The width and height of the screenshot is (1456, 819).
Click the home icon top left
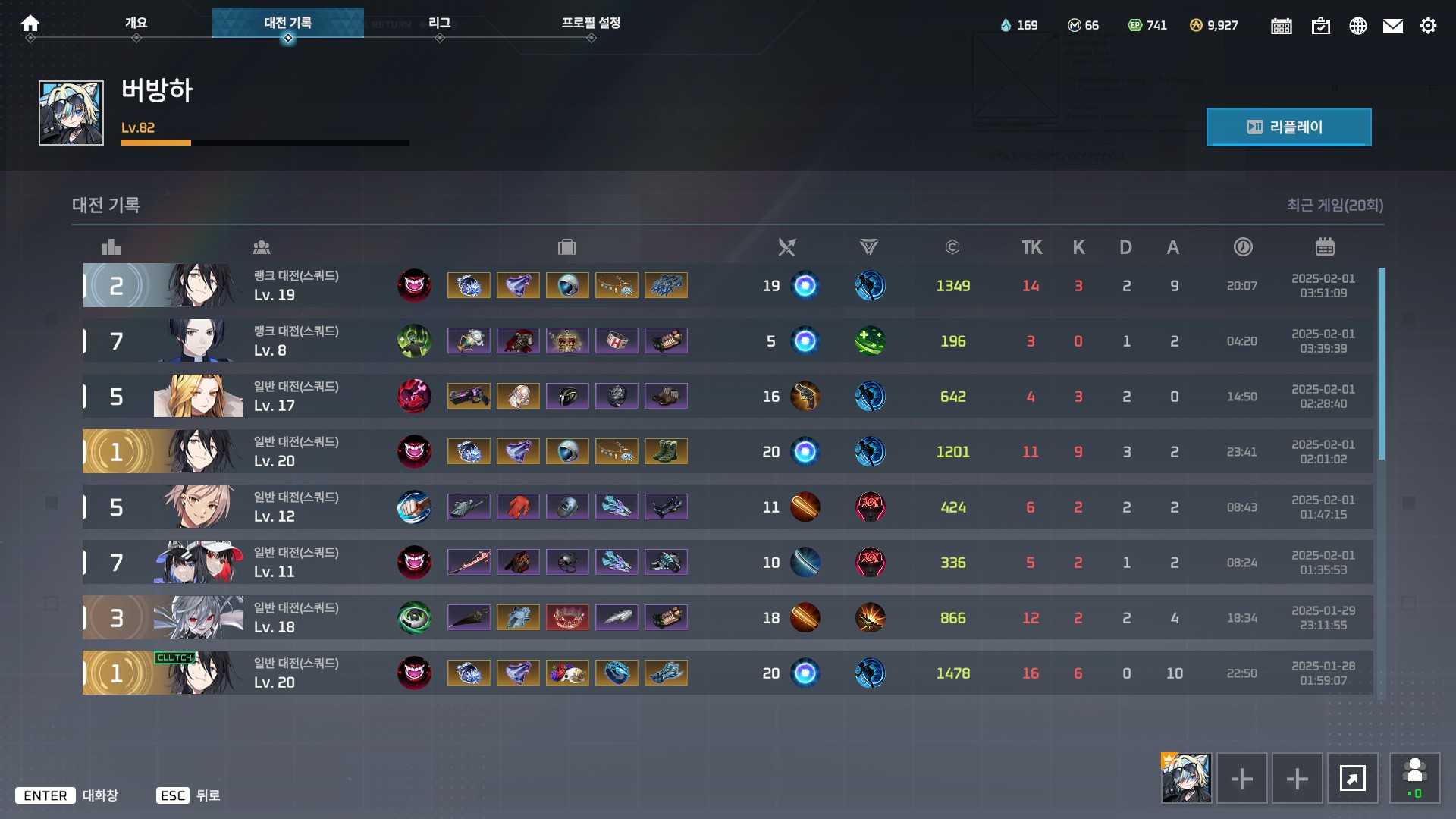coord(30,24)
